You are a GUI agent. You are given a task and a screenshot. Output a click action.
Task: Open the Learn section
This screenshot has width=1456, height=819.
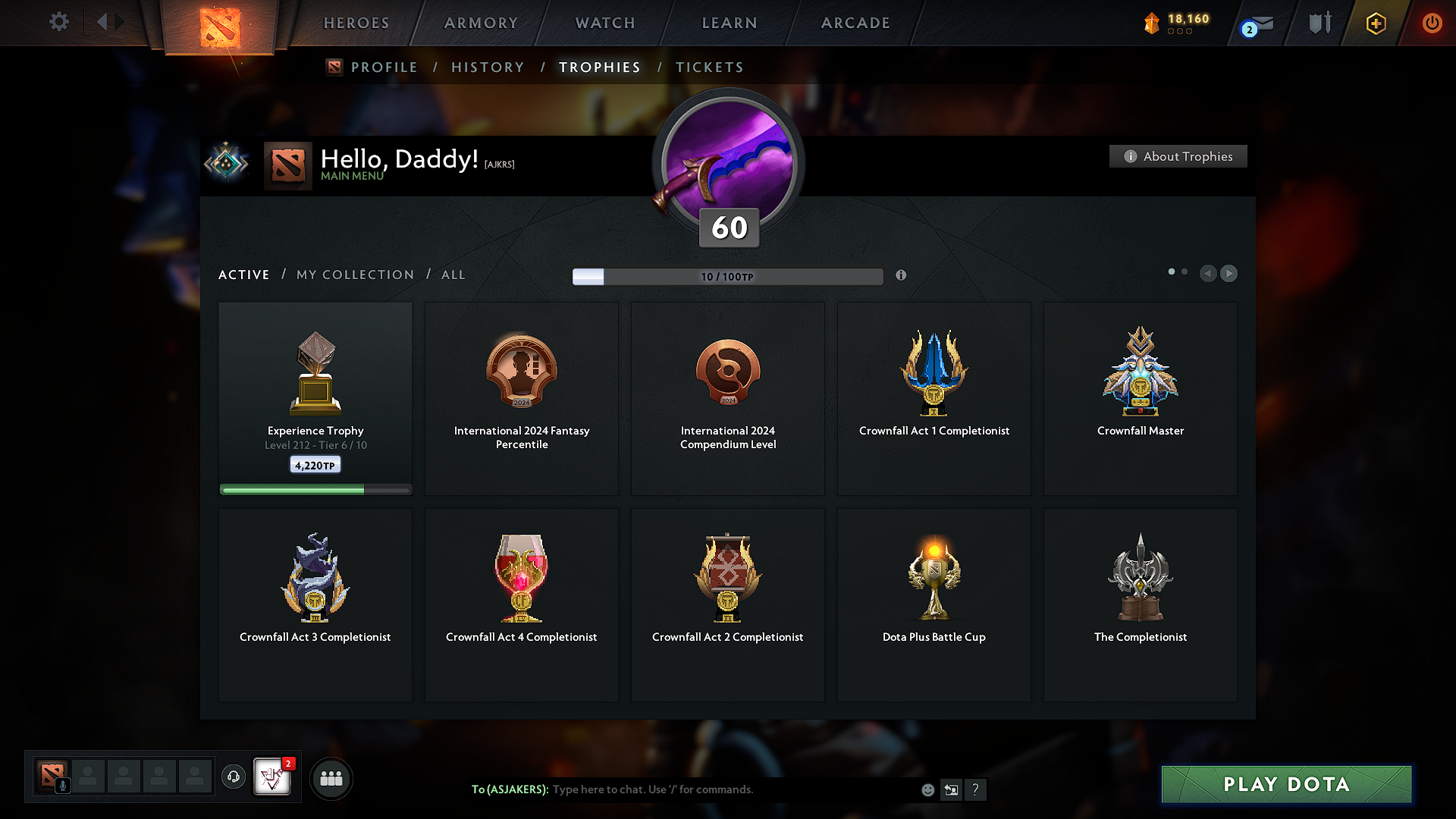(730, 23)
